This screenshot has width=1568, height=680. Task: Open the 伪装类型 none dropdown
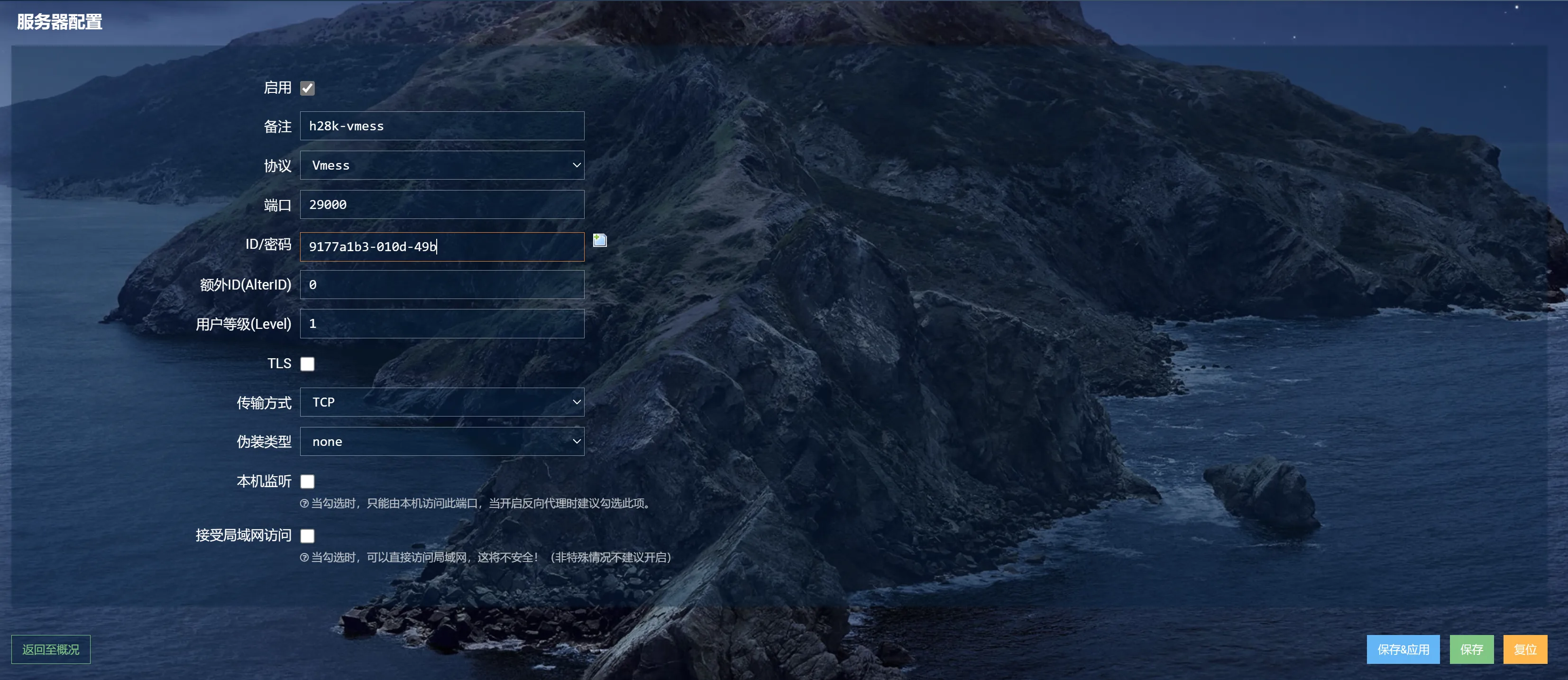(442, 442)
